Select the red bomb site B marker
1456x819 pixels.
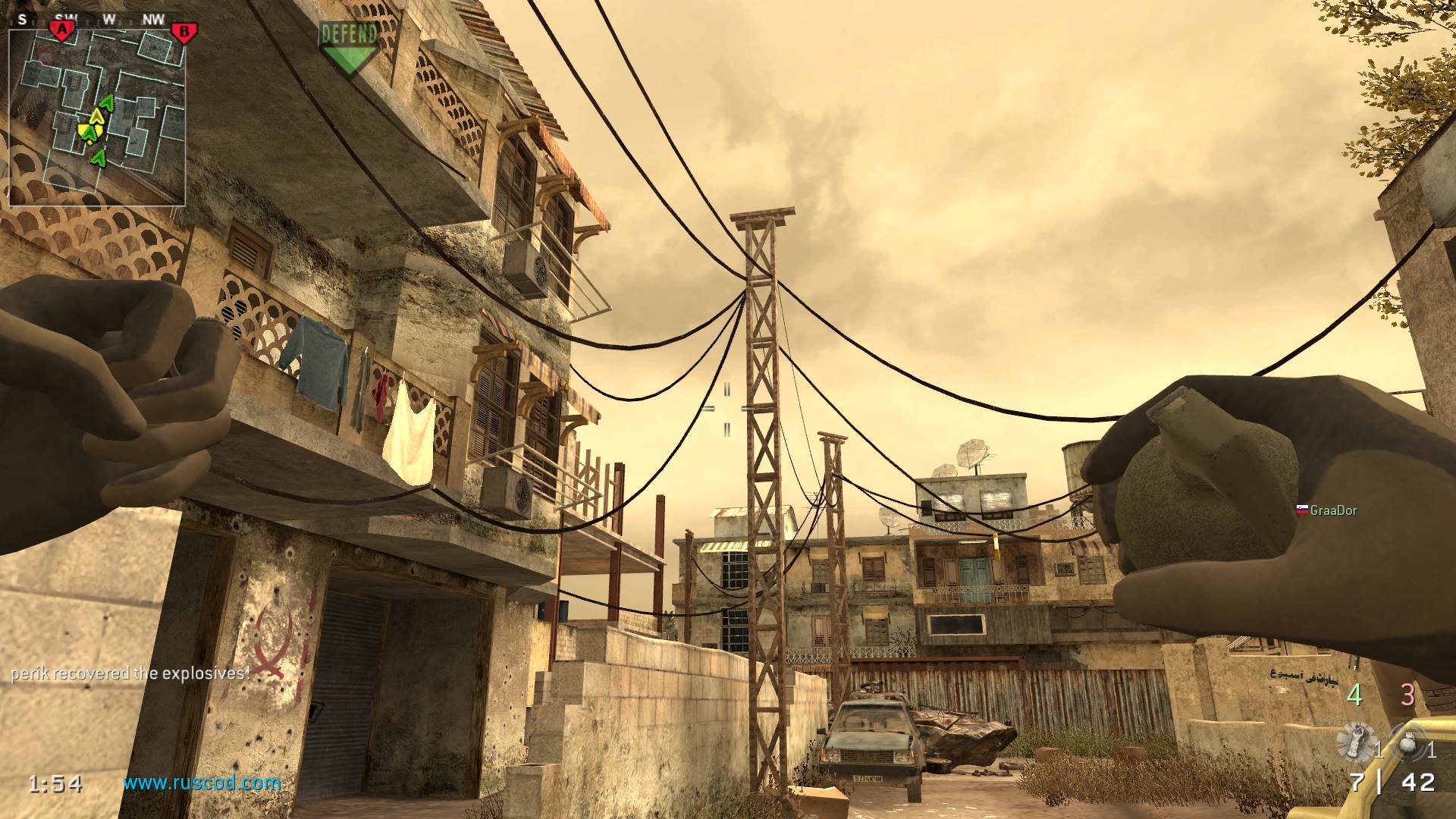coord(183,33)
